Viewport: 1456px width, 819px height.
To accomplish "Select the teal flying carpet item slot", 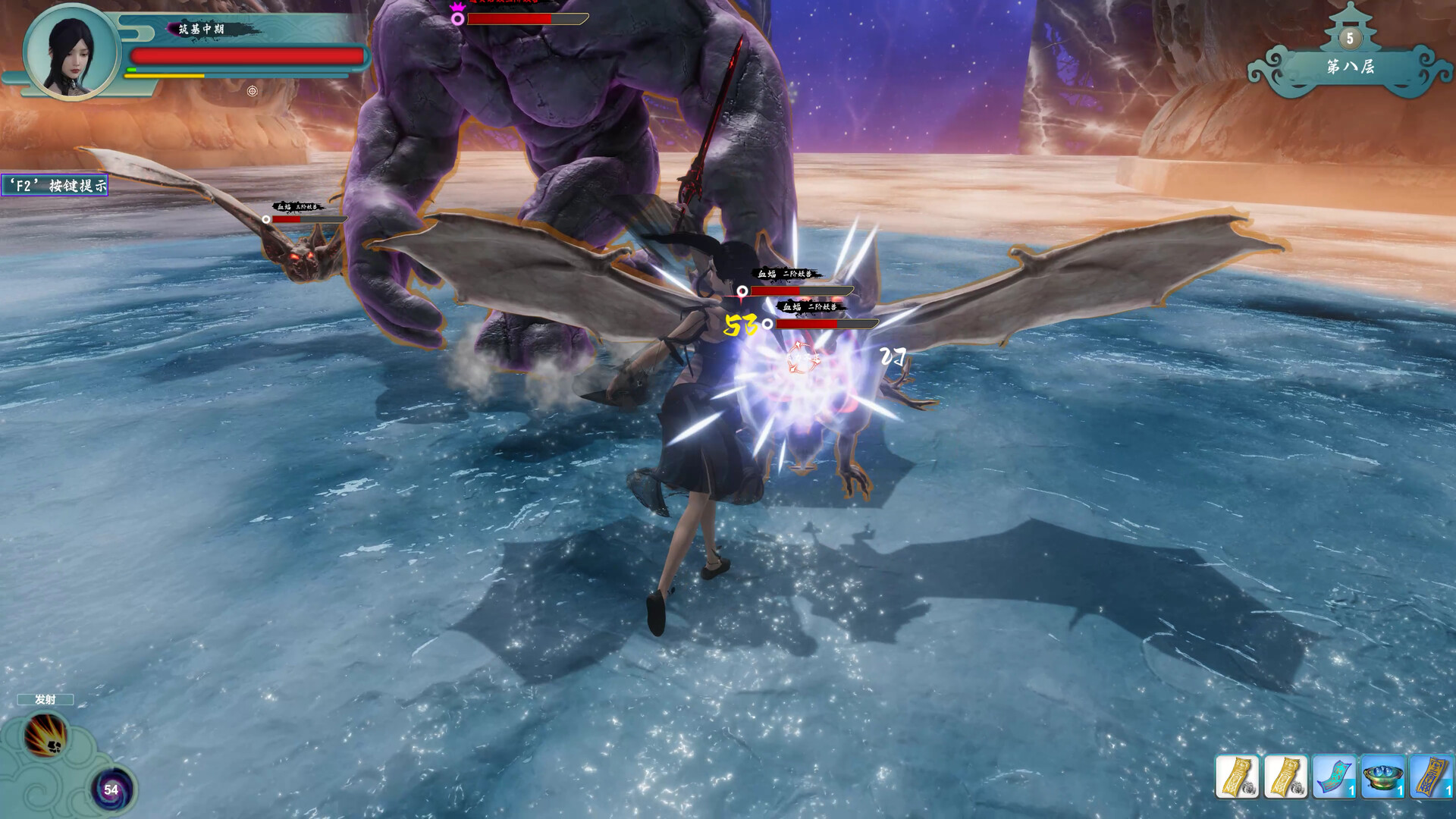I will coord(1334,777).
